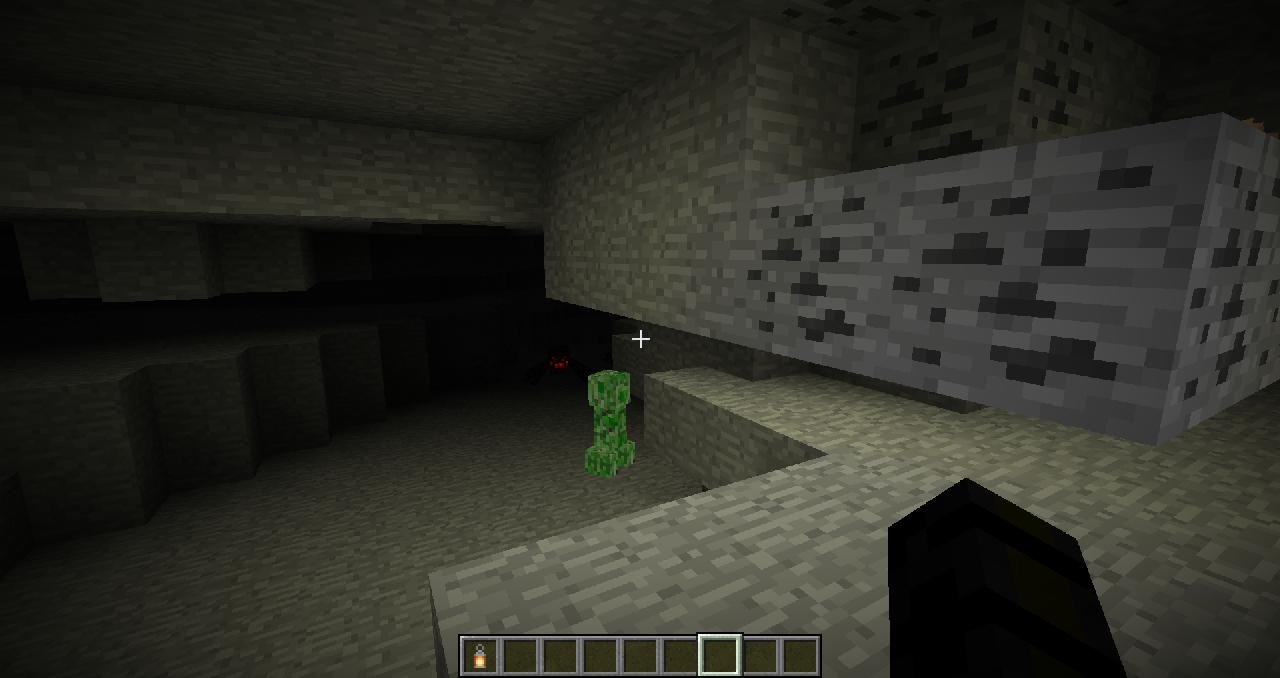Screen dimensions: 1280x678
Task: Select the lantern hotbar slot
Action: (x=480, y=656)
